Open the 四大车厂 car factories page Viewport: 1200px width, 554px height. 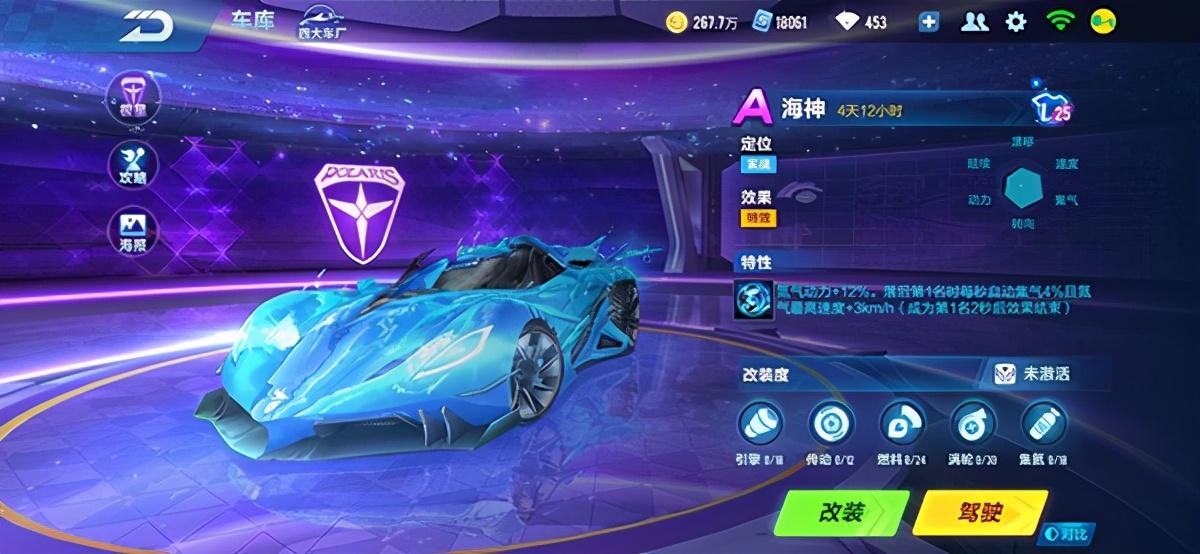point(322,24)
